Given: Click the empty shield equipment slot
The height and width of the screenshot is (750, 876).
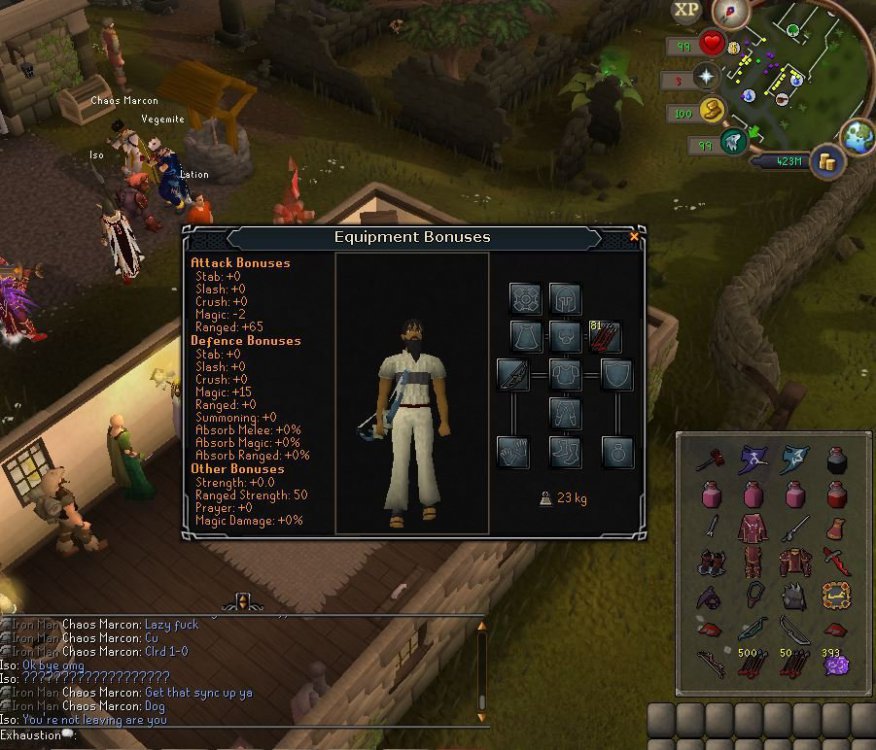Looking at the screenshot, I should (616, 375).
